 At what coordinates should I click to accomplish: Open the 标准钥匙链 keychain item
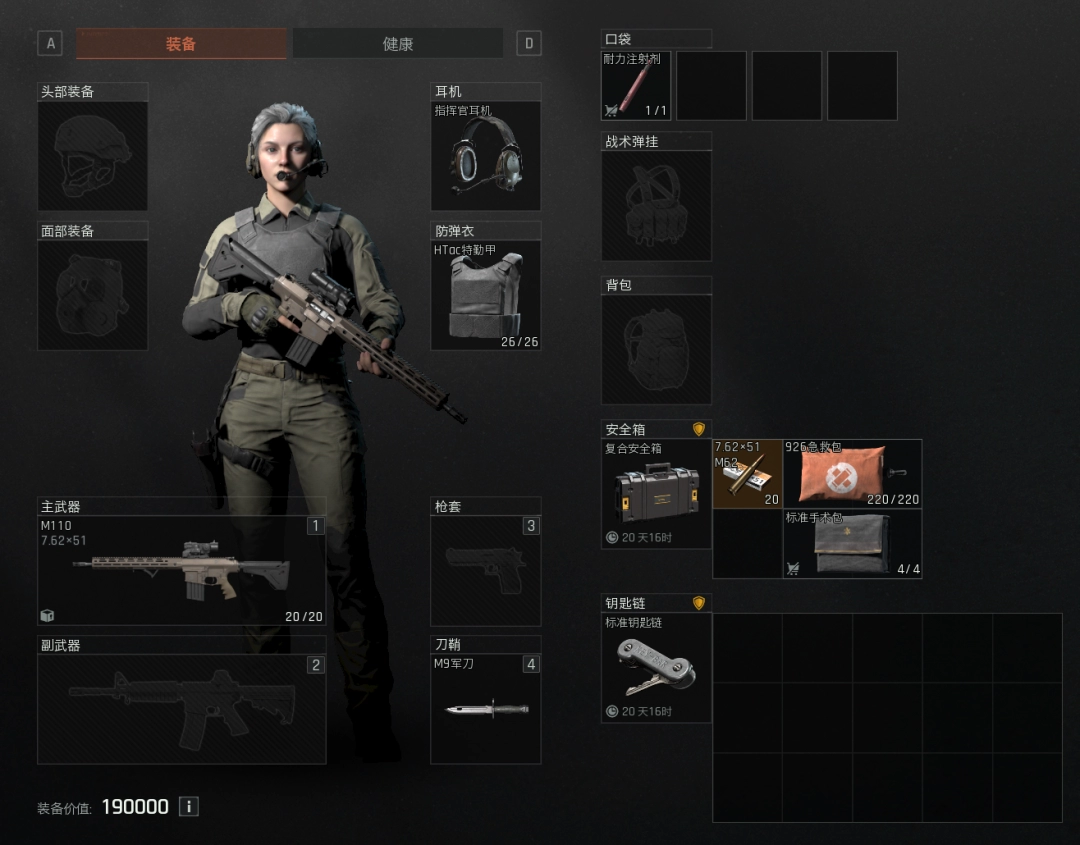tap(656, 667)
